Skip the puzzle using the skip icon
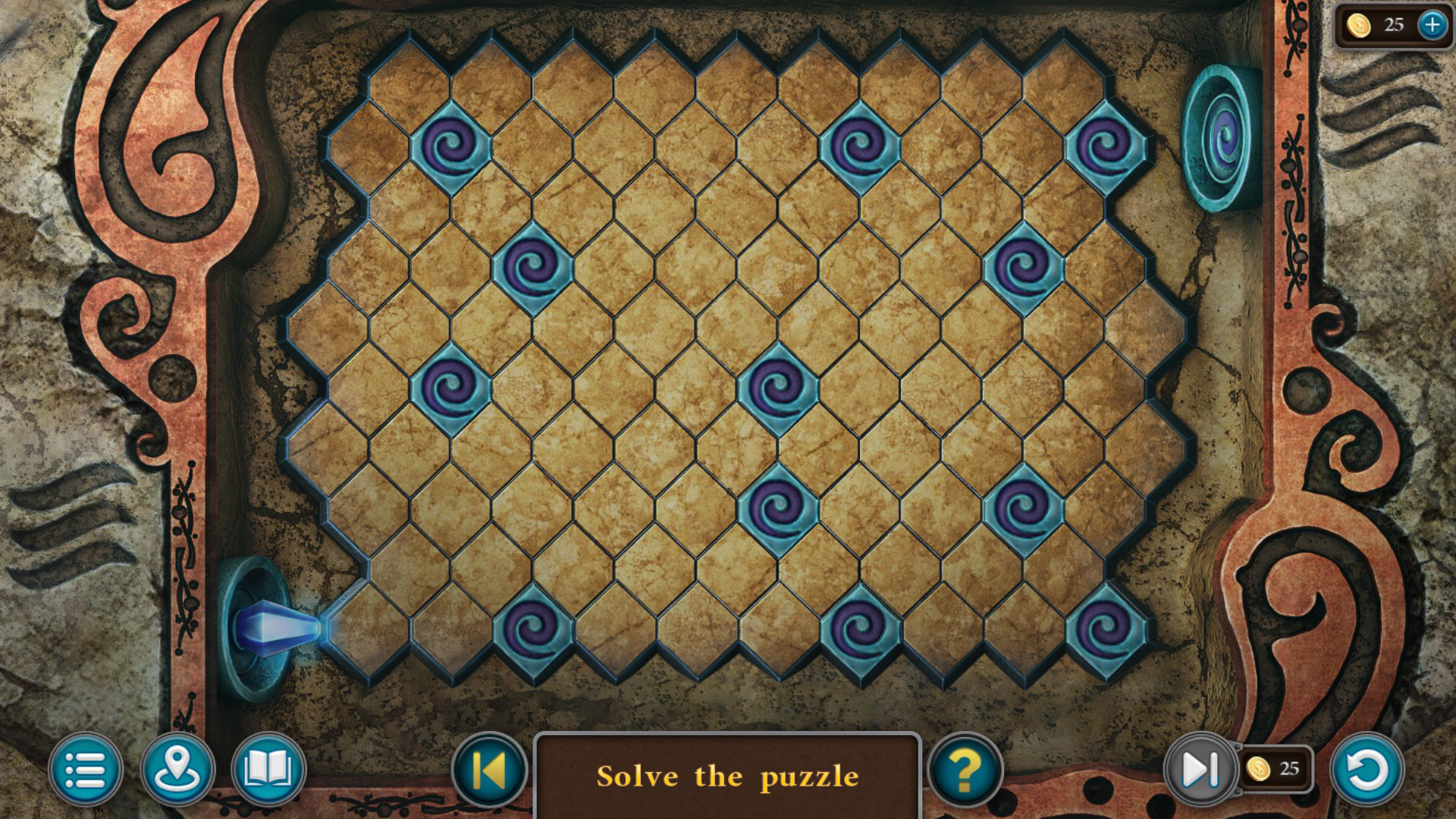This screenshot has width=1456, height=819. pyautogui.click(x=1200, y=769)
